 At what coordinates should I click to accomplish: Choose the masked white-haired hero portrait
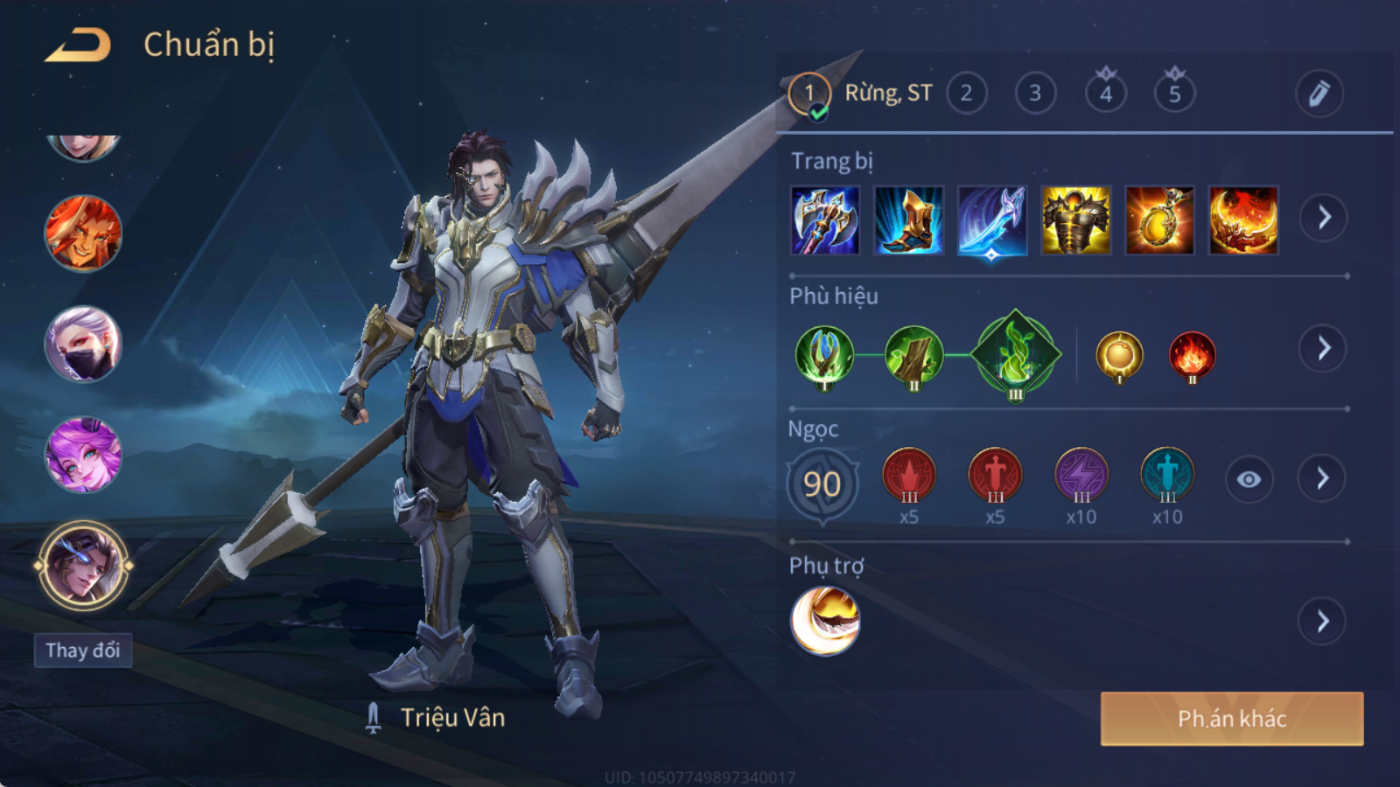point(83,344)
